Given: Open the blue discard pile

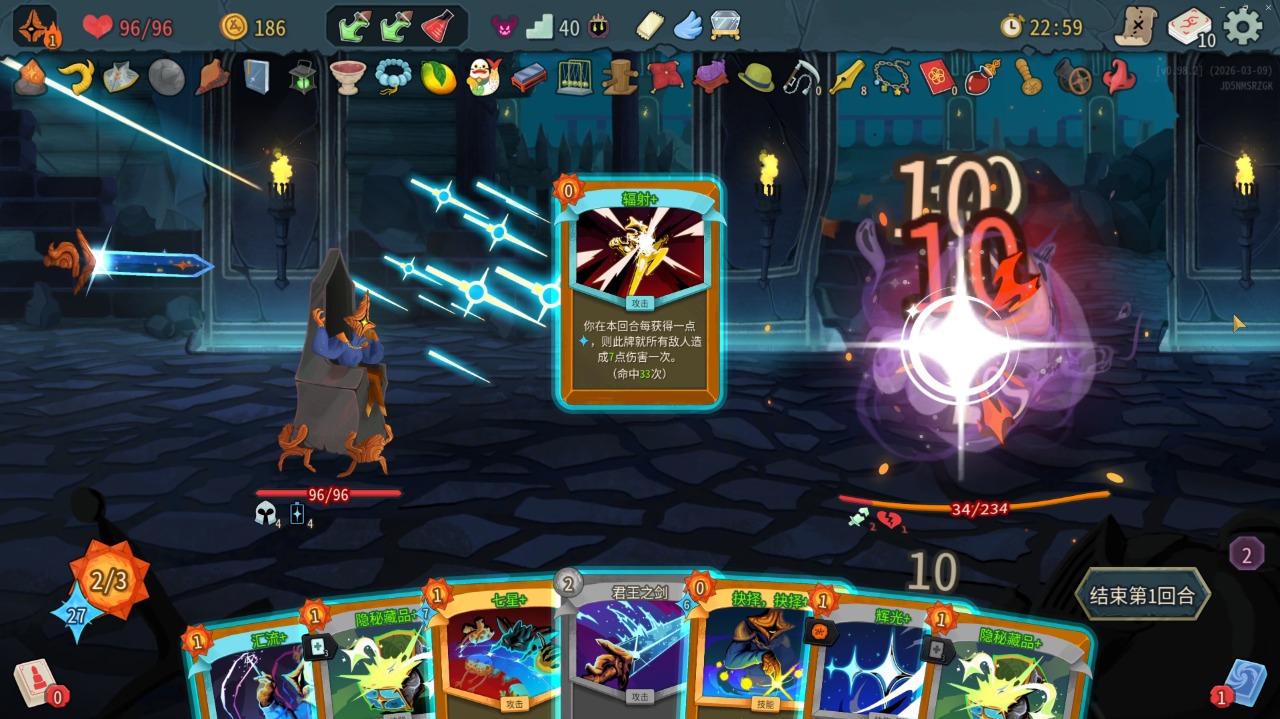Looking at the screenshot, I should pos(1244,684).
